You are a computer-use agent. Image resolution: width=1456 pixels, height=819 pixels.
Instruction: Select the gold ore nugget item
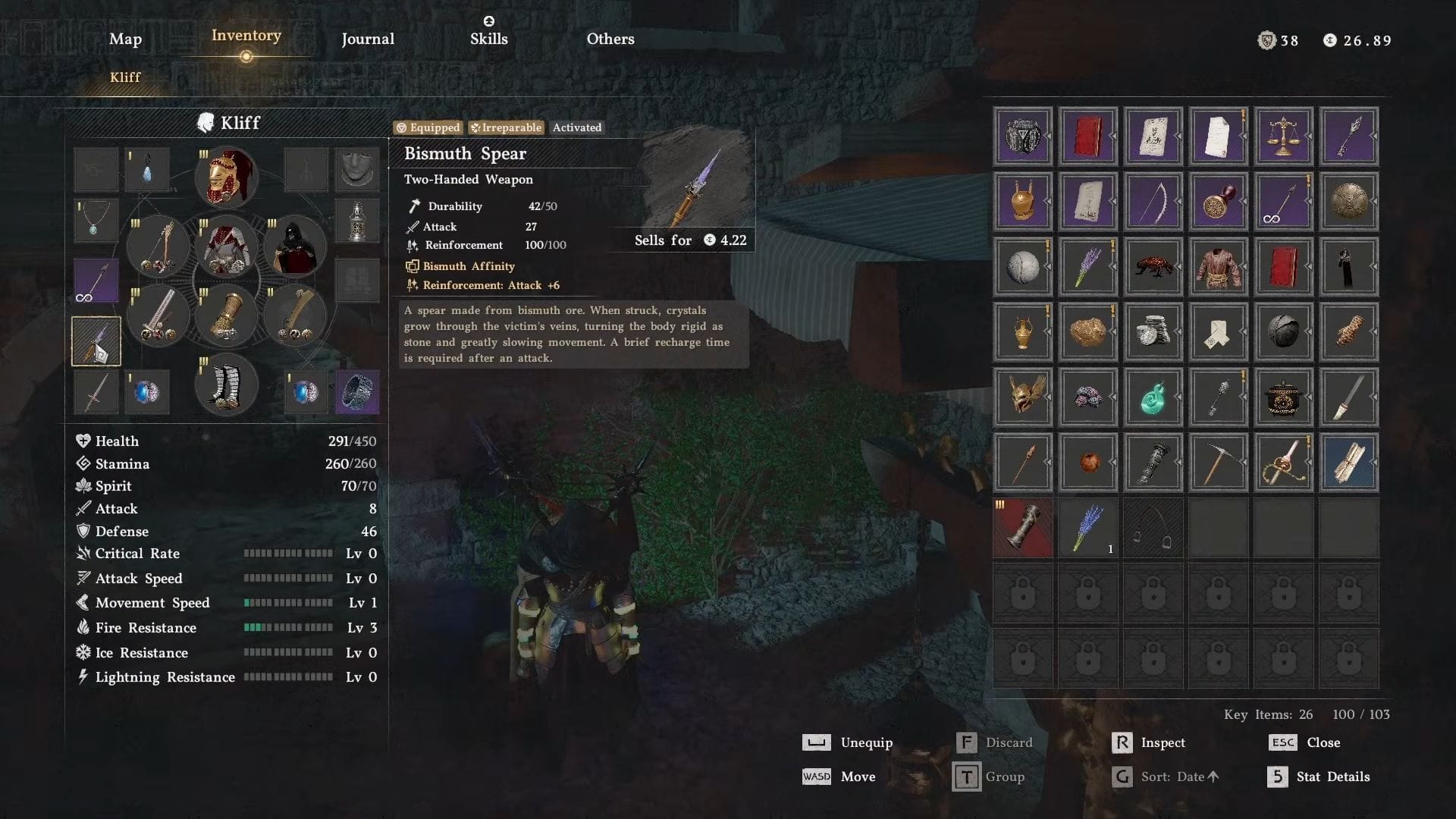click(1087, 332)
